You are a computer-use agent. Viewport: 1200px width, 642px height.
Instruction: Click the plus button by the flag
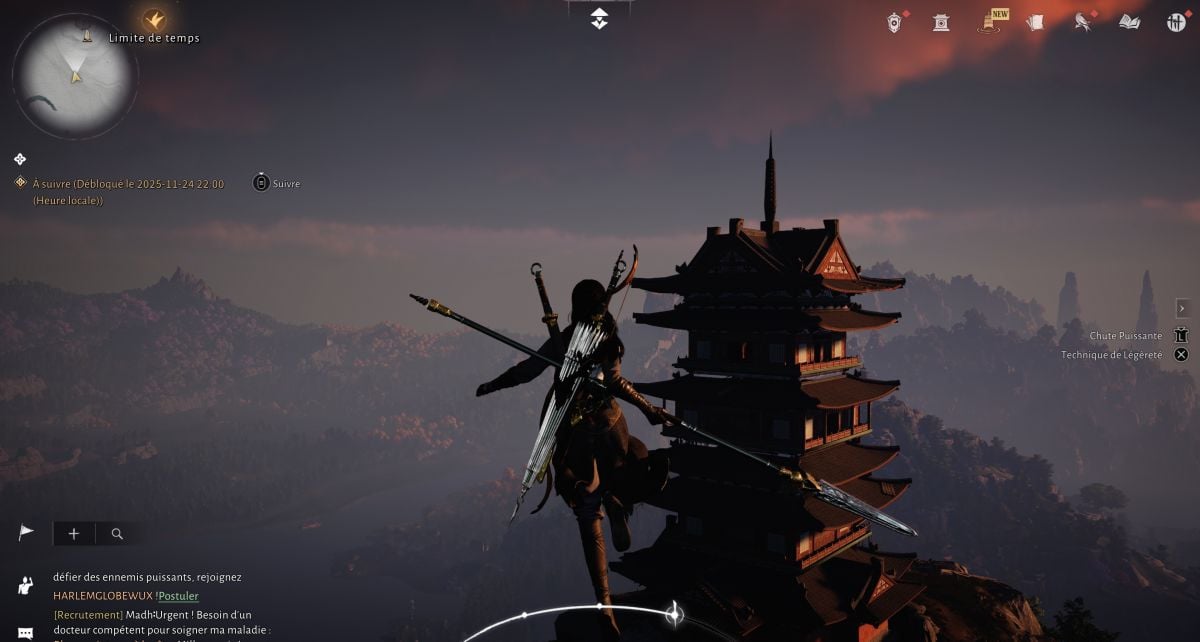pyautogui.click(x=73, y=534)
